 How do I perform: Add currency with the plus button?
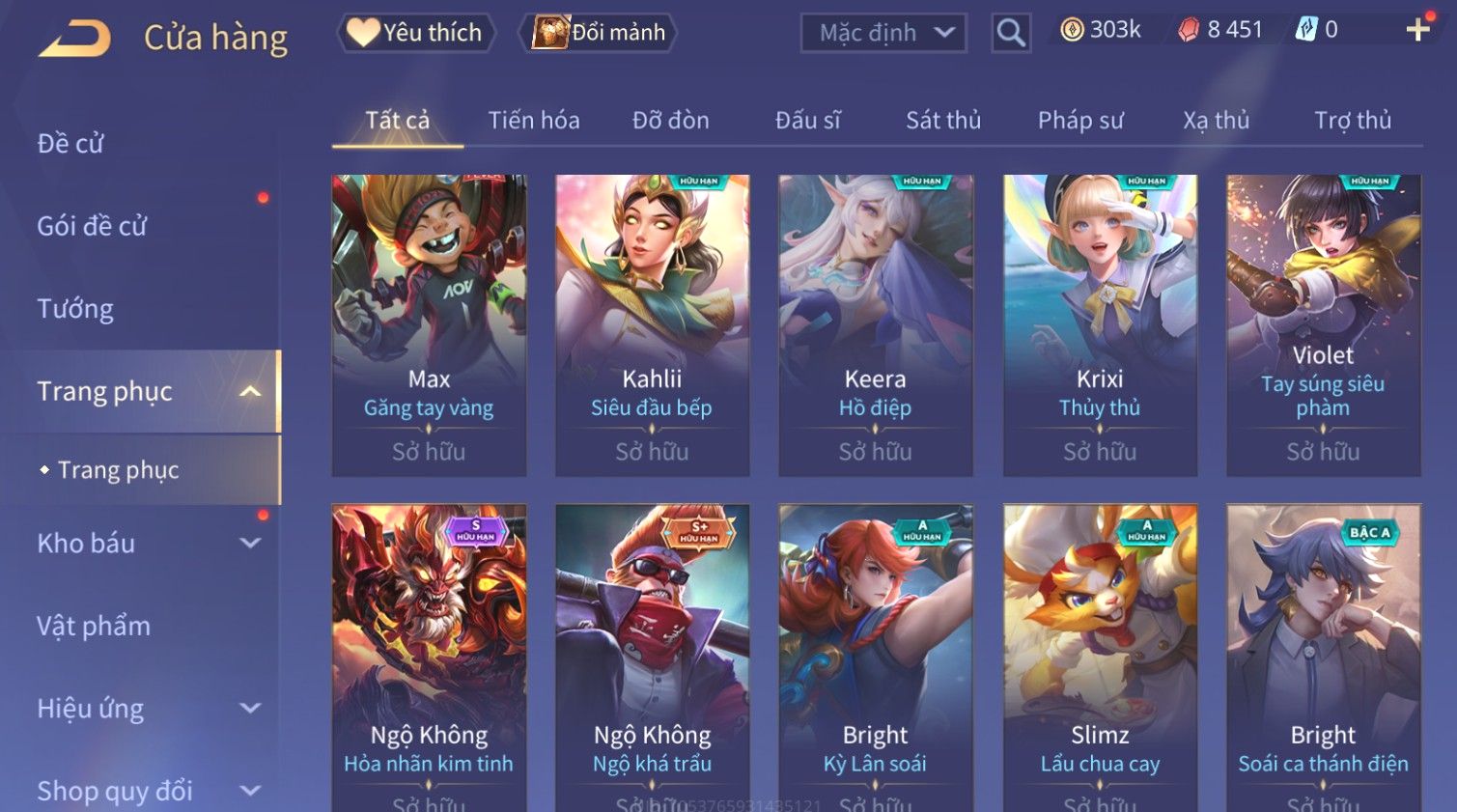coord(1417,30)
